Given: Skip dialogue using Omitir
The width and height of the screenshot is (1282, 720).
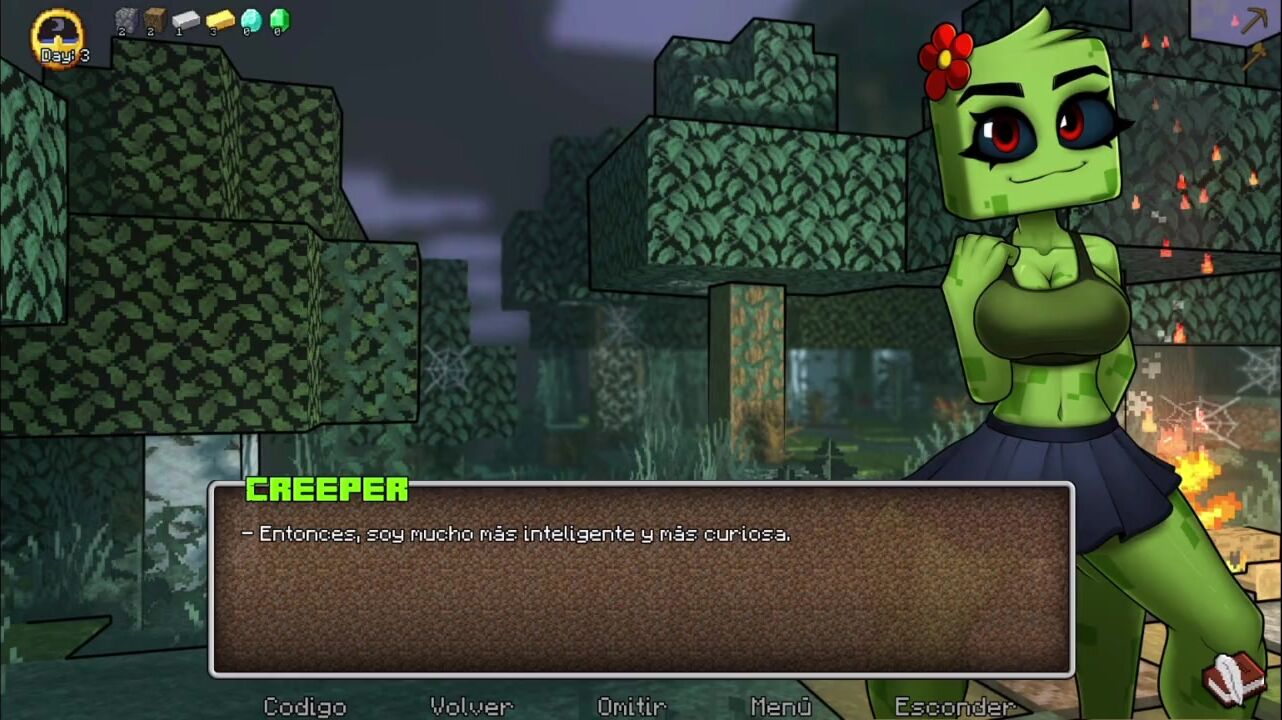Looking at the screenshot, I should click(631, 706).
